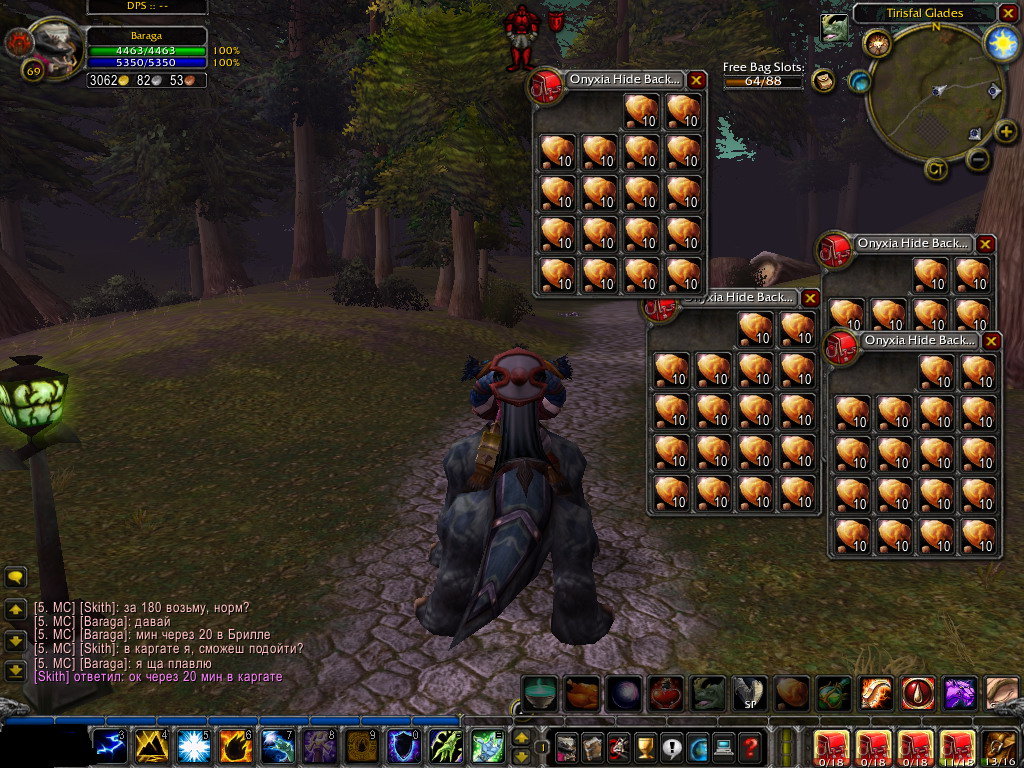
Task: Close the top-left Onyxia Hide Backpack window
Action: point(697,80)
